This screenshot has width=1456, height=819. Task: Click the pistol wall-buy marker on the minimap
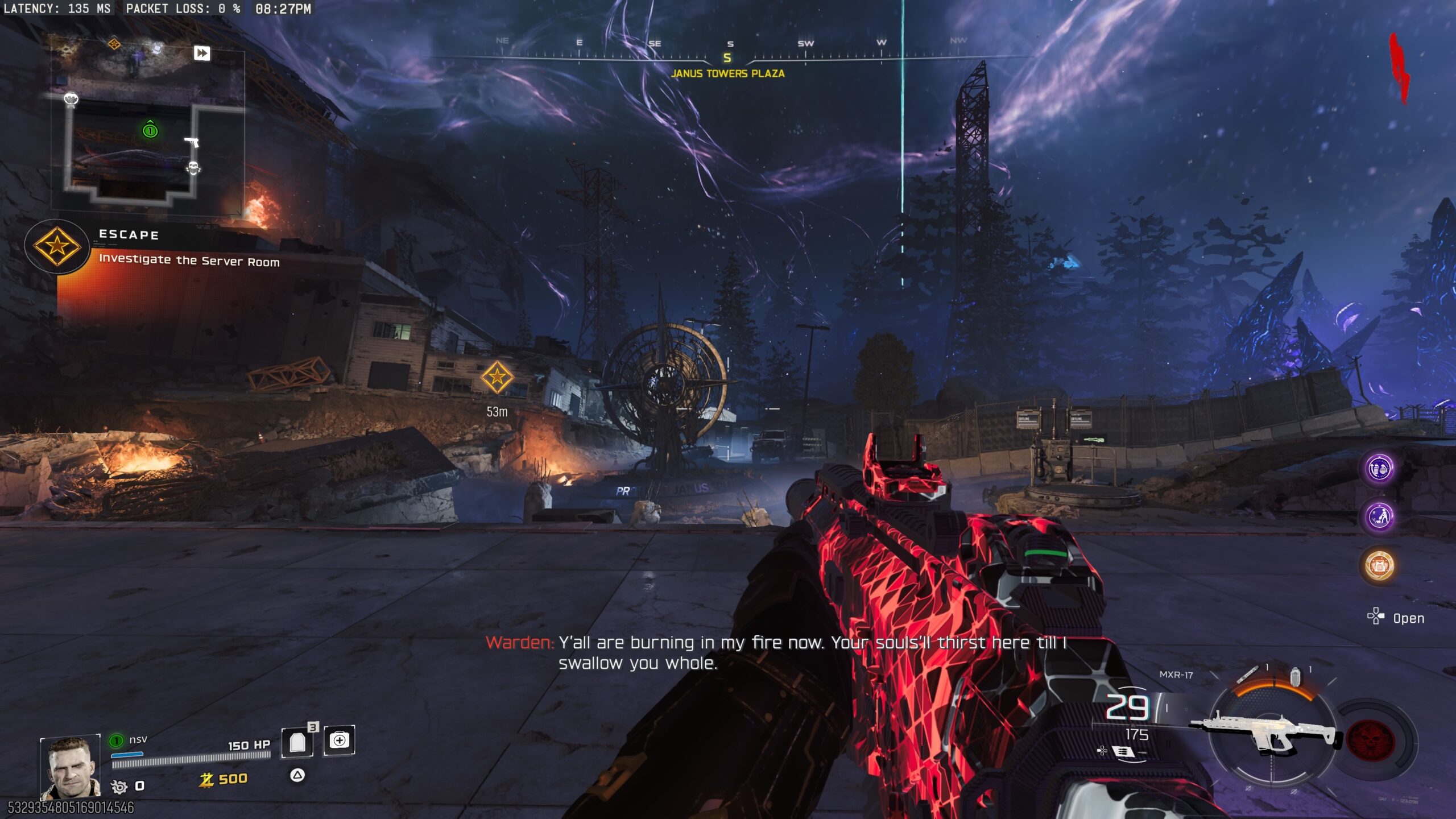click(192, 142)
